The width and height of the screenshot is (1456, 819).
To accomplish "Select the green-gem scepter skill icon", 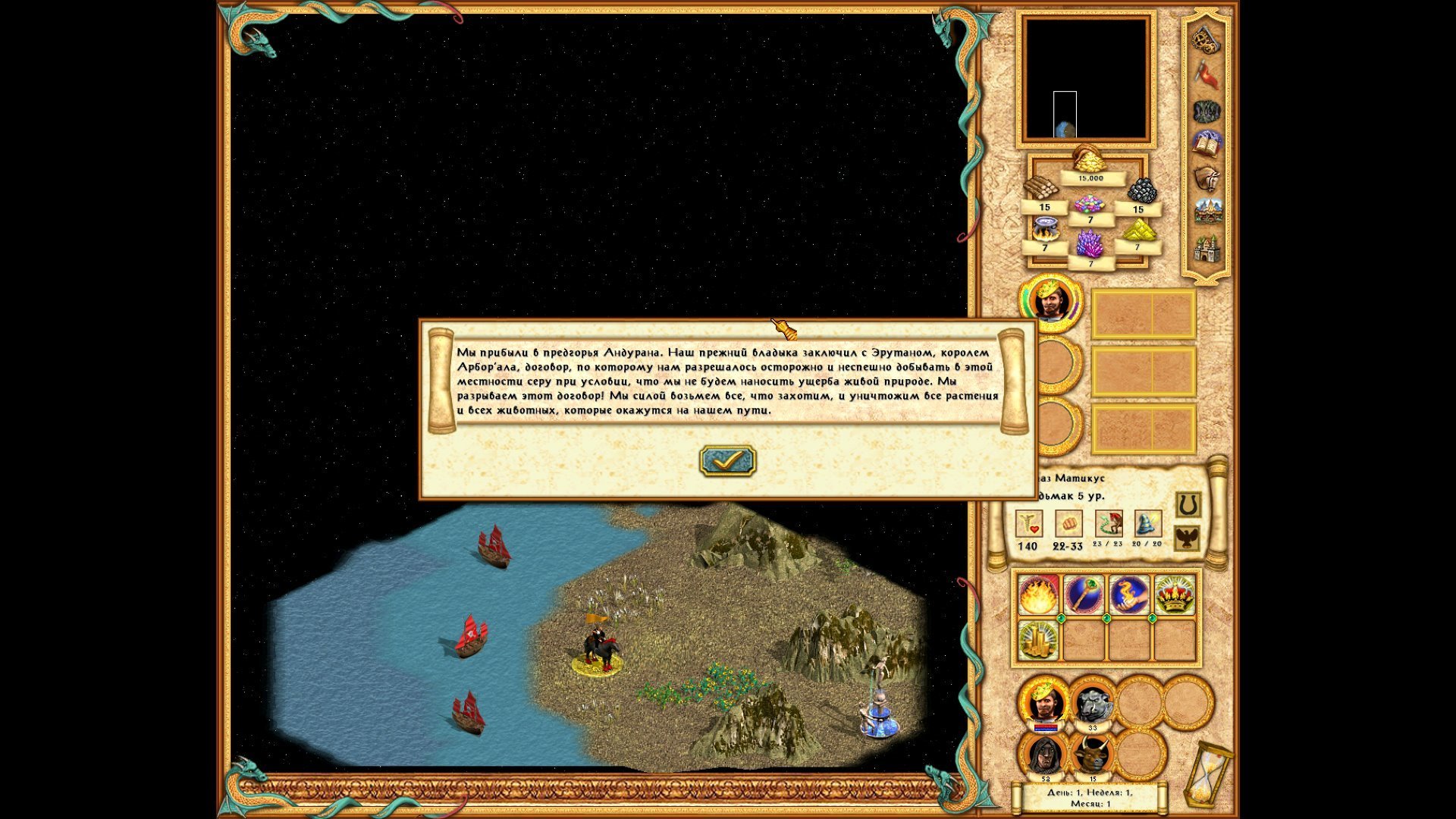I will [x=1083, y=595].
